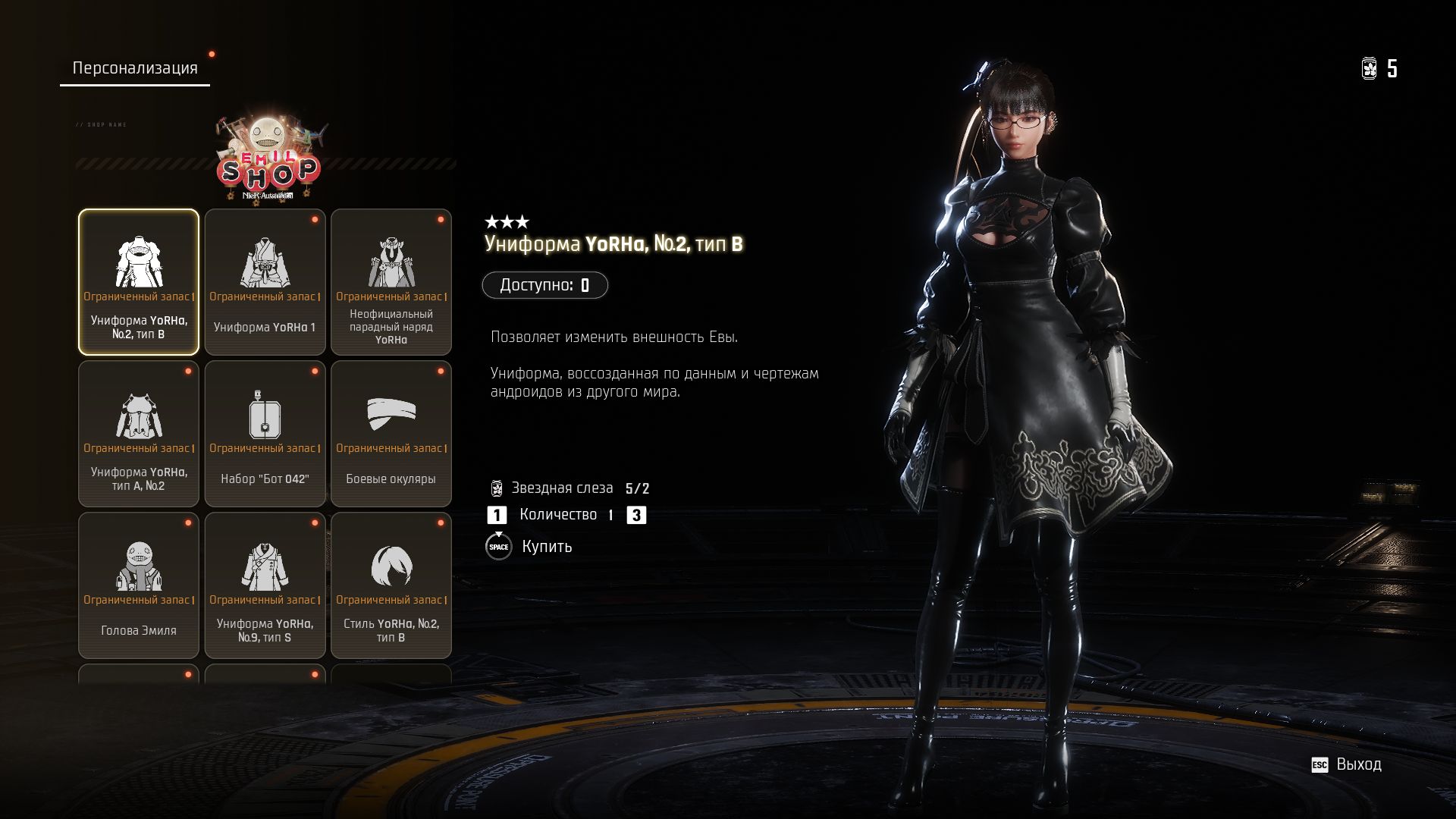The height and width of the screenshot is (819, 1456).
Task: Choose the Униформа YoRHa 1 outfit
Action: pyautogui.click(x=265, y=282)
